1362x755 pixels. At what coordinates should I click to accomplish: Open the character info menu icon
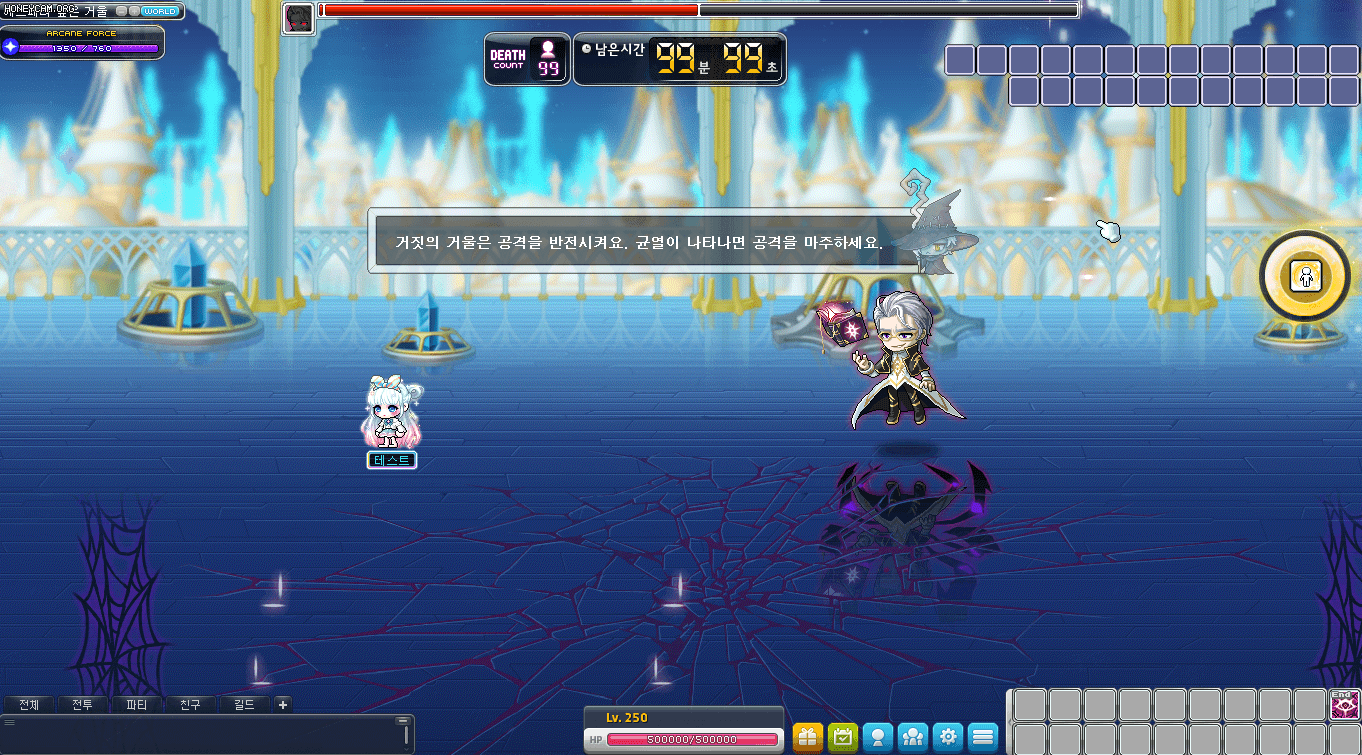(x=878, y=738)
